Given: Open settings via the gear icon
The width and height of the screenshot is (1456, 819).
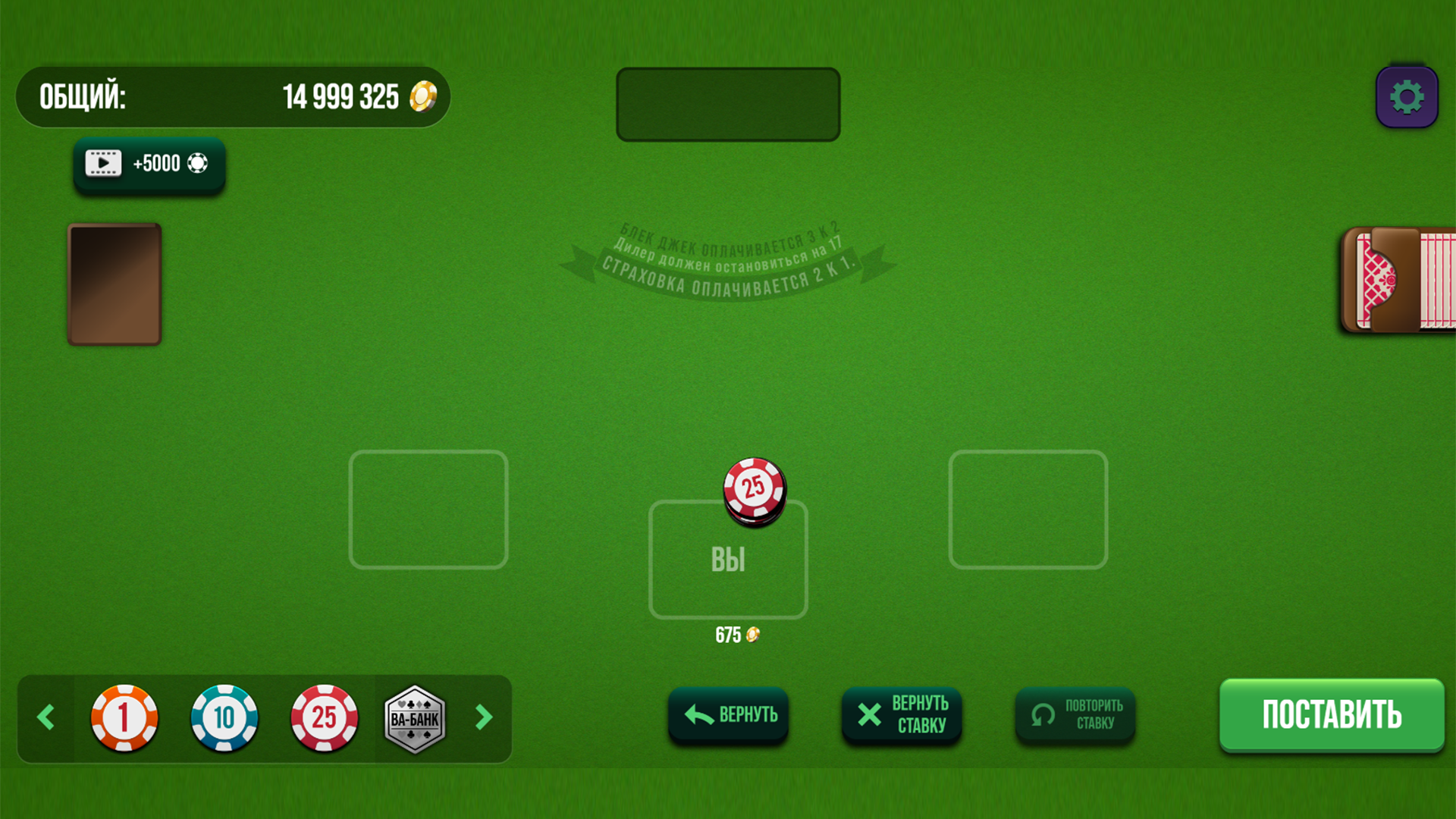Looking at the screenshot, I should coord(1407,96).
